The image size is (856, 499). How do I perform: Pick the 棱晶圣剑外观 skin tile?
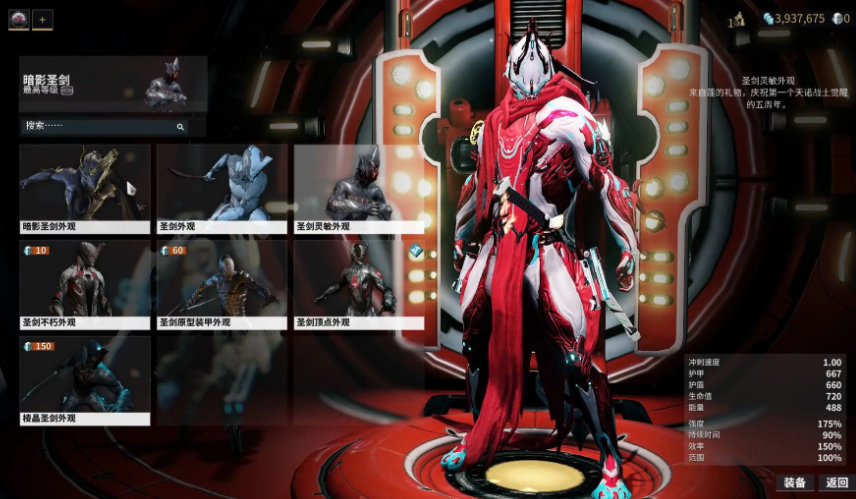[x=85, y=380]
